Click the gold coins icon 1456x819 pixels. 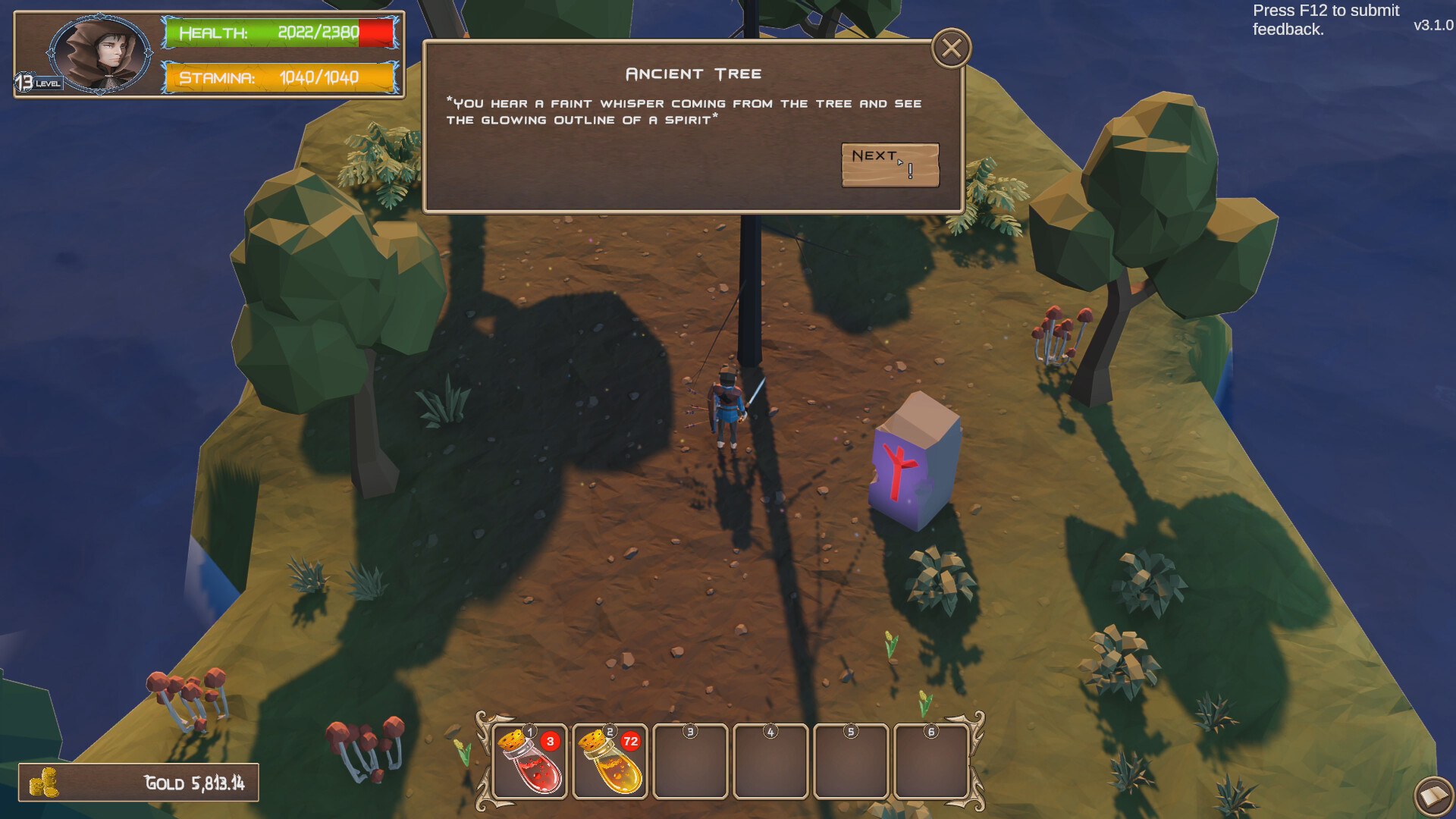point(45,780)
